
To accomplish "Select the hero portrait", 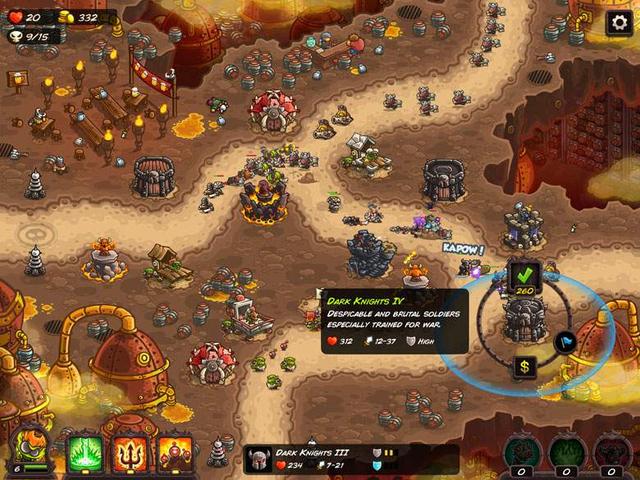I will click(x=30, y=451).
